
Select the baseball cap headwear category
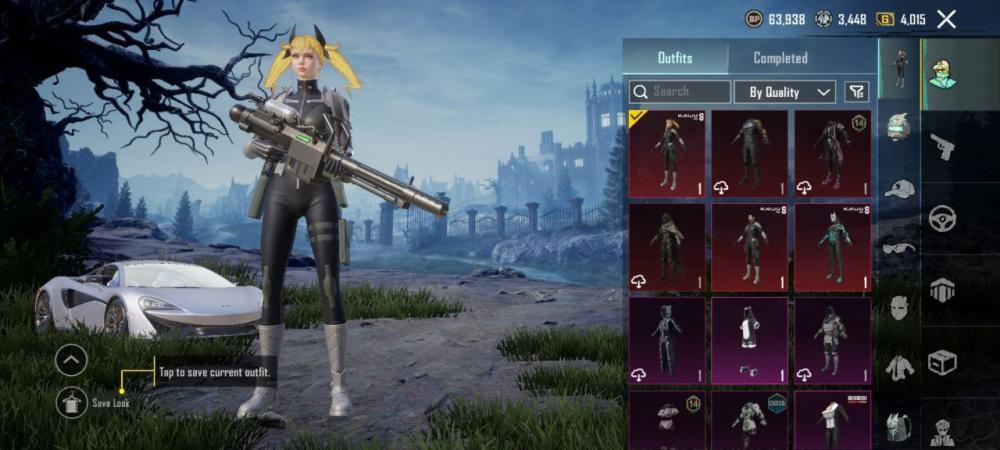tap(899, 188)
